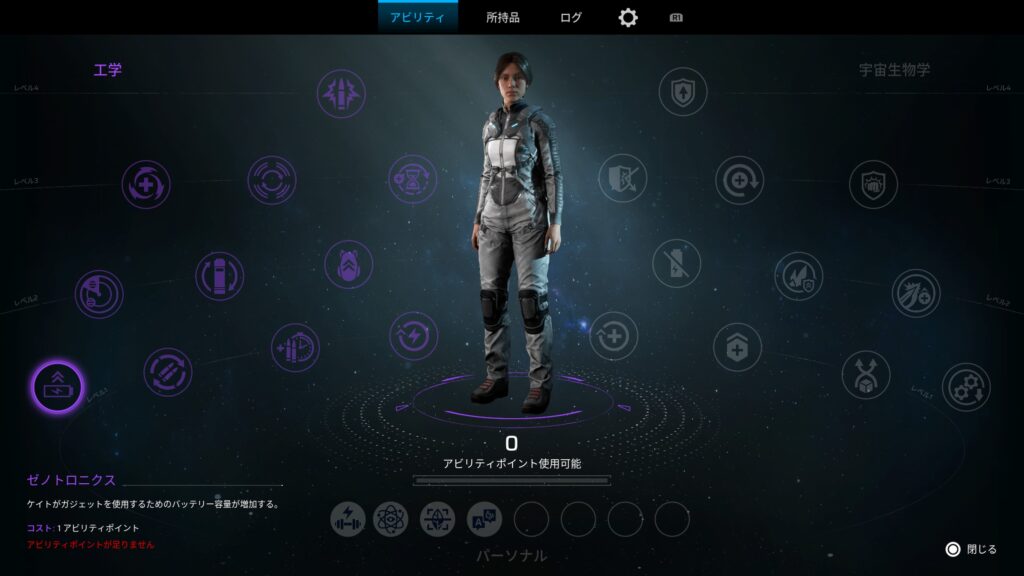Image resolution: width=1024 pixels, height=576 pixels.
Task: Choose the purple hourglass shield ability
Action: [412, 178]
